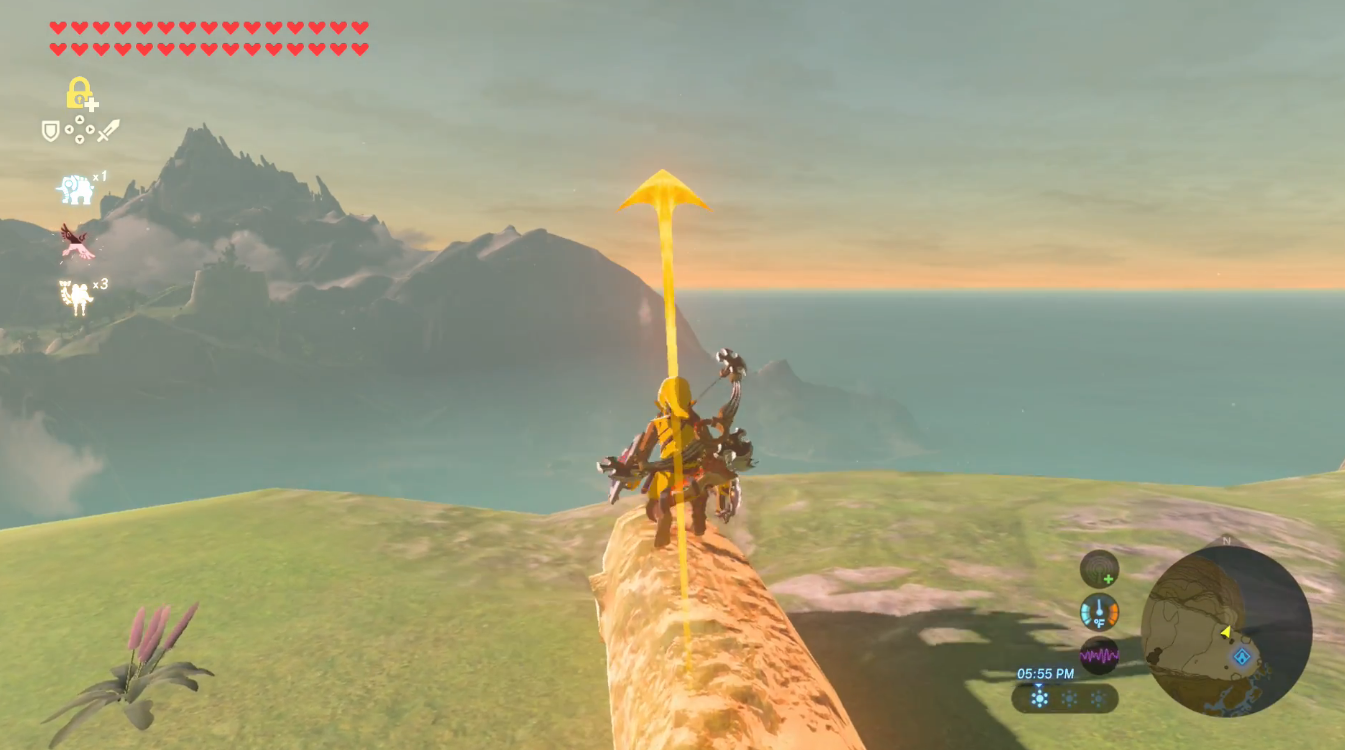1345x750 pixels.
Task: Click the 05:55 PM time display
Action: (1045, 673)
